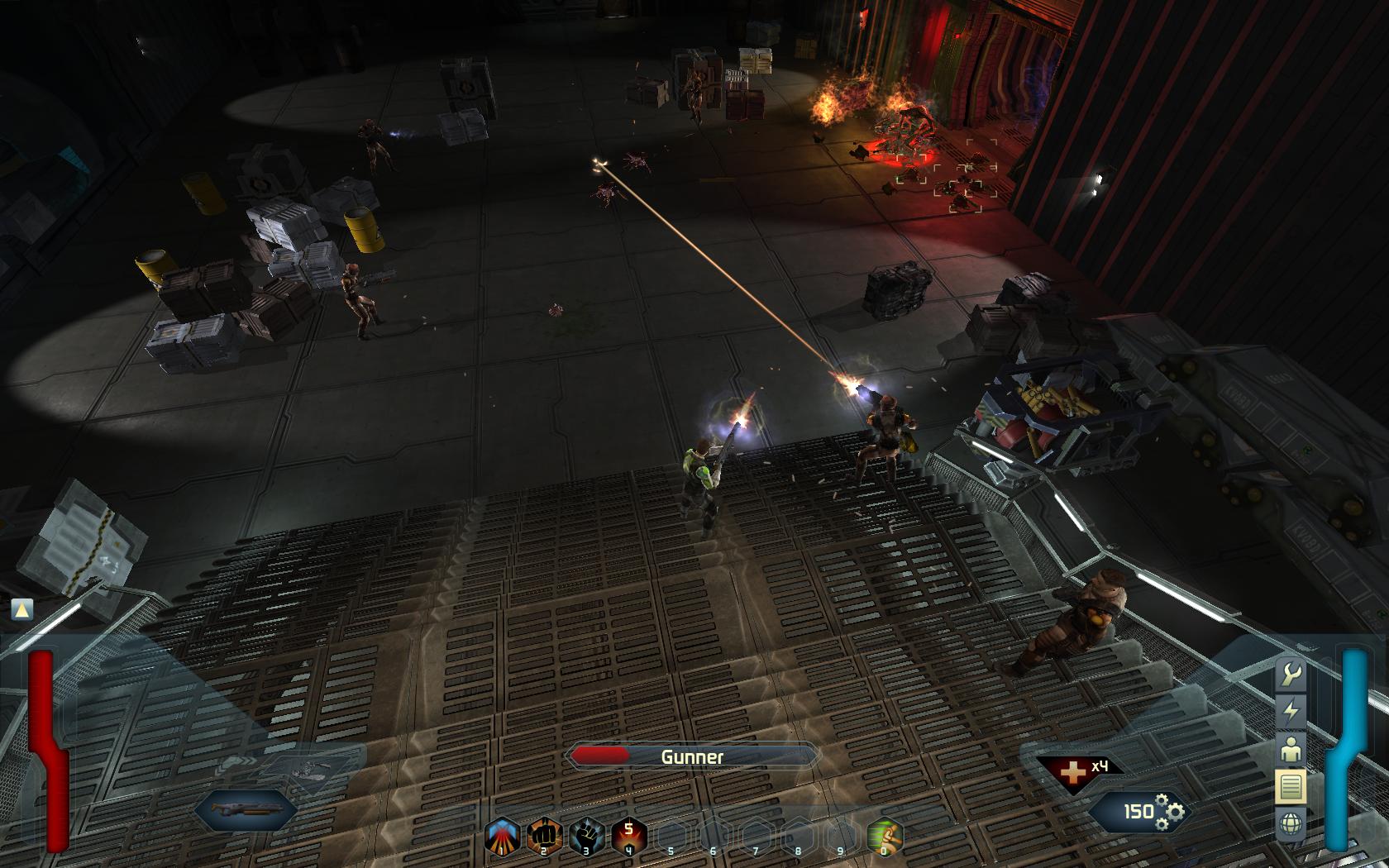Image resolution: width=1389 pixels, height=868 pixels.
Task: Activate the blue chevron ability in slot 1
Action: [503, 836]
